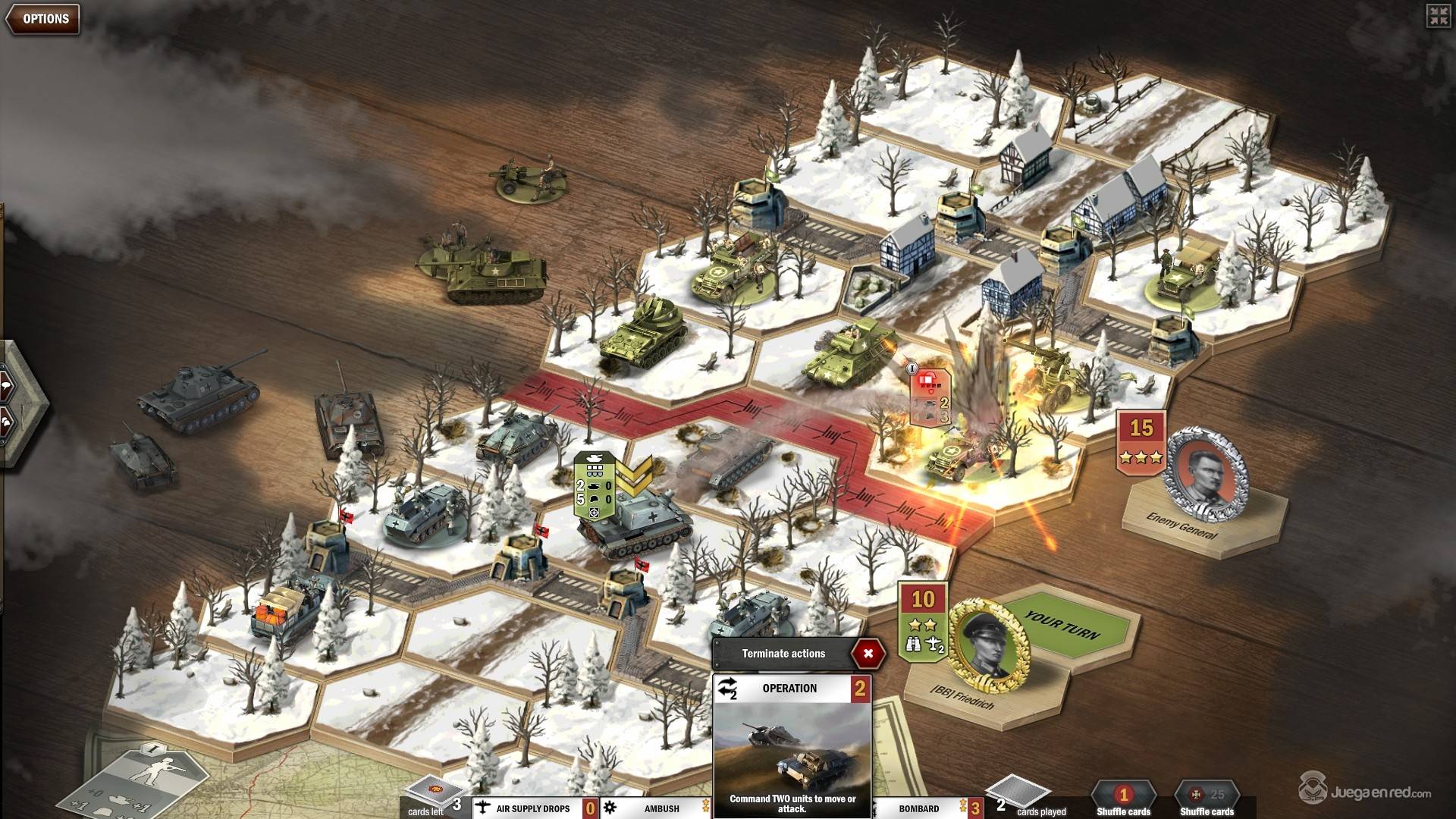This screenshot has height=819, width=1456.
Task: Click the Shuffle cards button showing 25
Action: (1207, 799)
